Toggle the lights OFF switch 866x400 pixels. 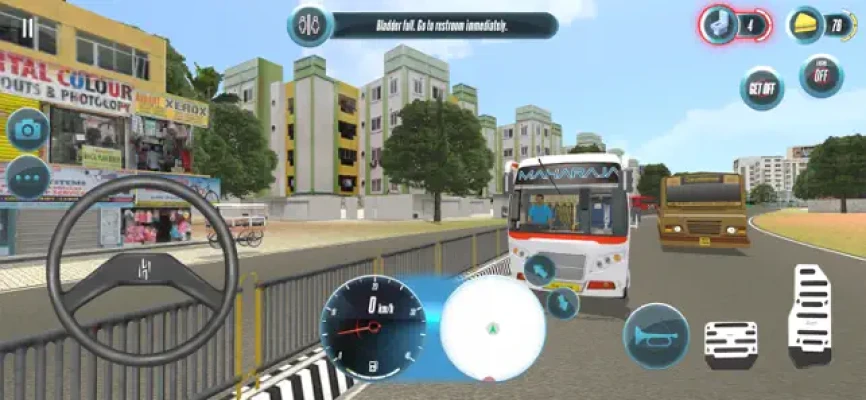click(x=821, y=76)
